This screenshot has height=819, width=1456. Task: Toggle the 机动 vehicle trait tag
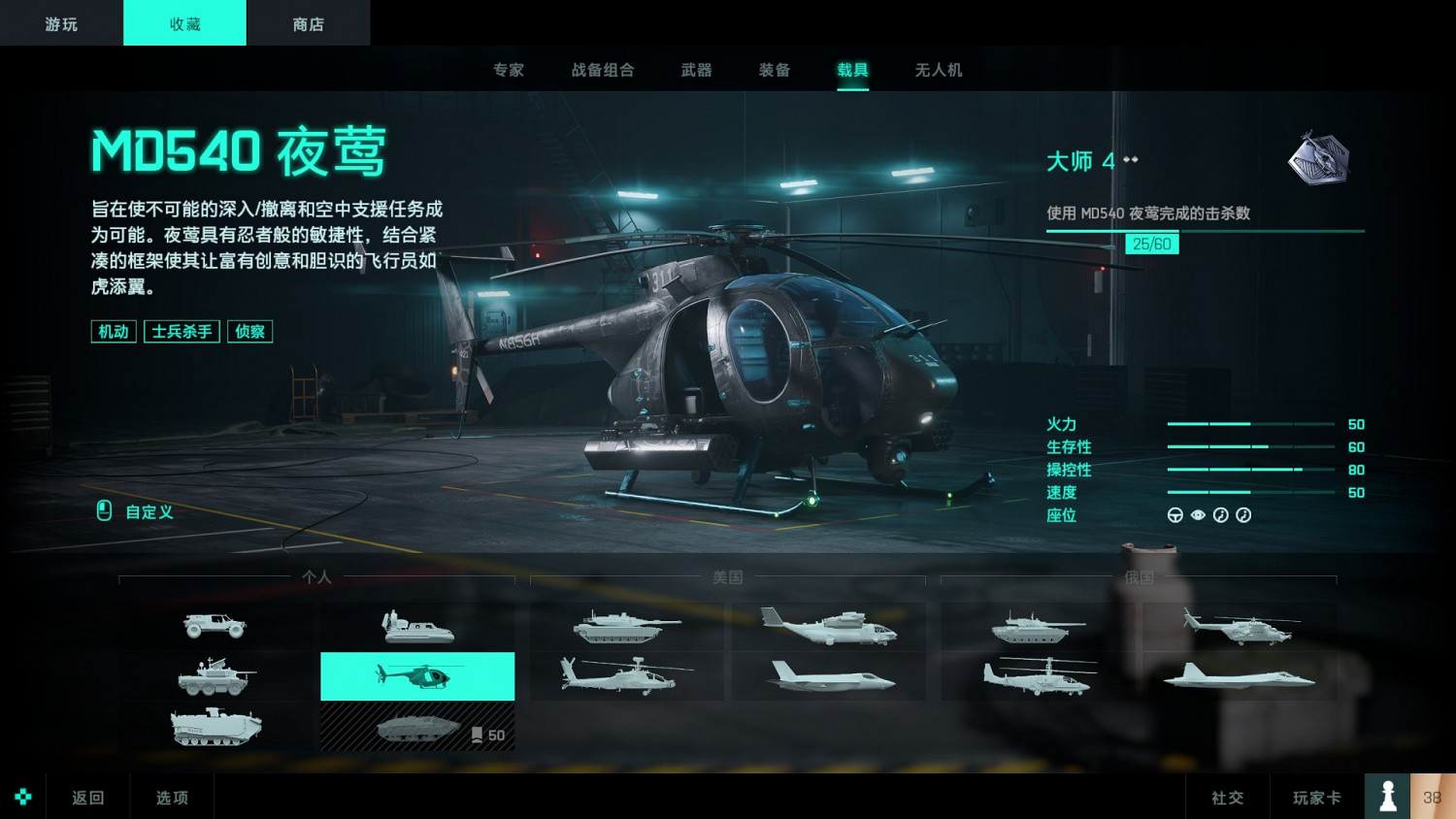[113, 331]
